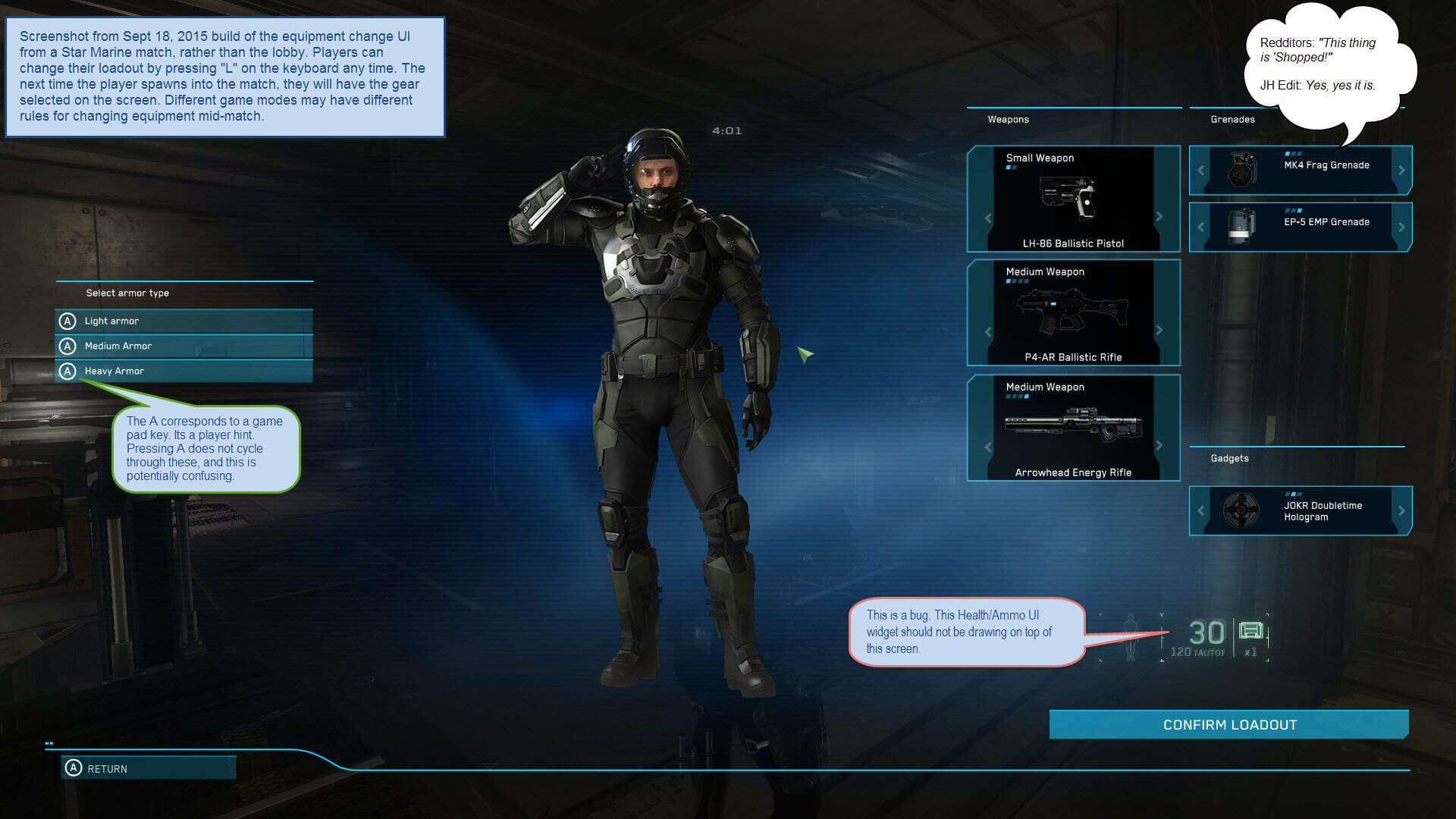Switch Arrowhead Energy Rifle to previous weapon
Viewport: 1456px width, 819px height.
[x=988, y=447]
